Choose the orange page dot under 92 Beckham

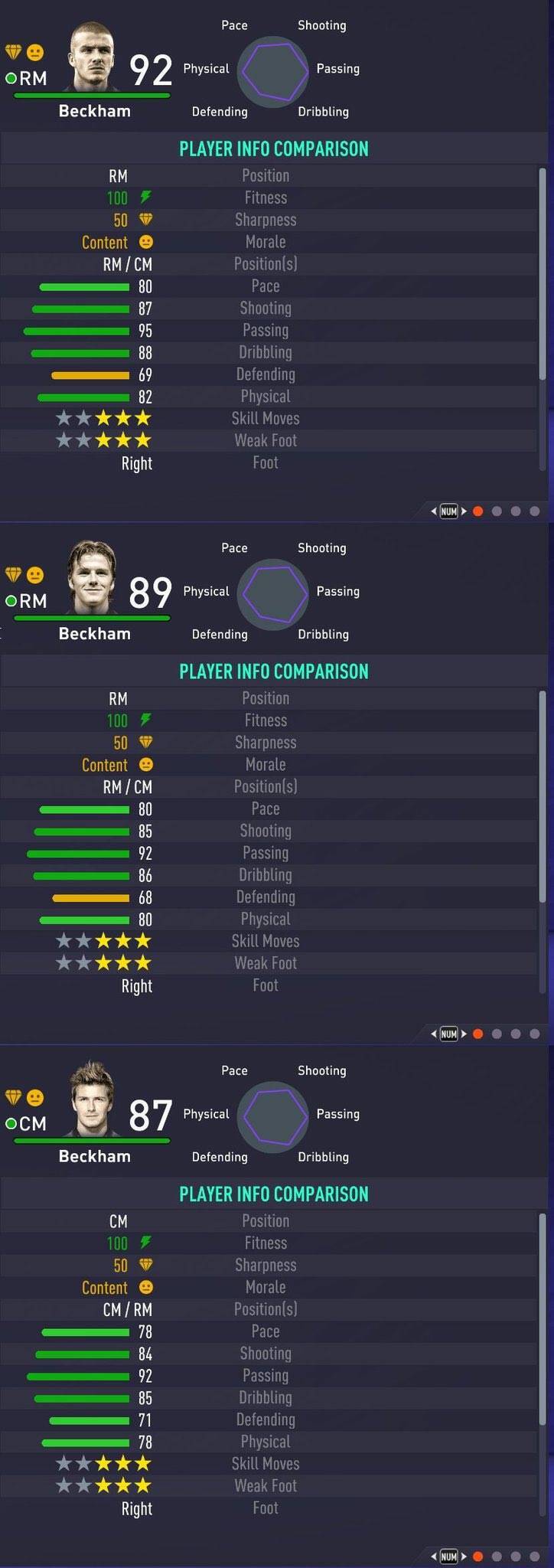(x=478, y=511)
